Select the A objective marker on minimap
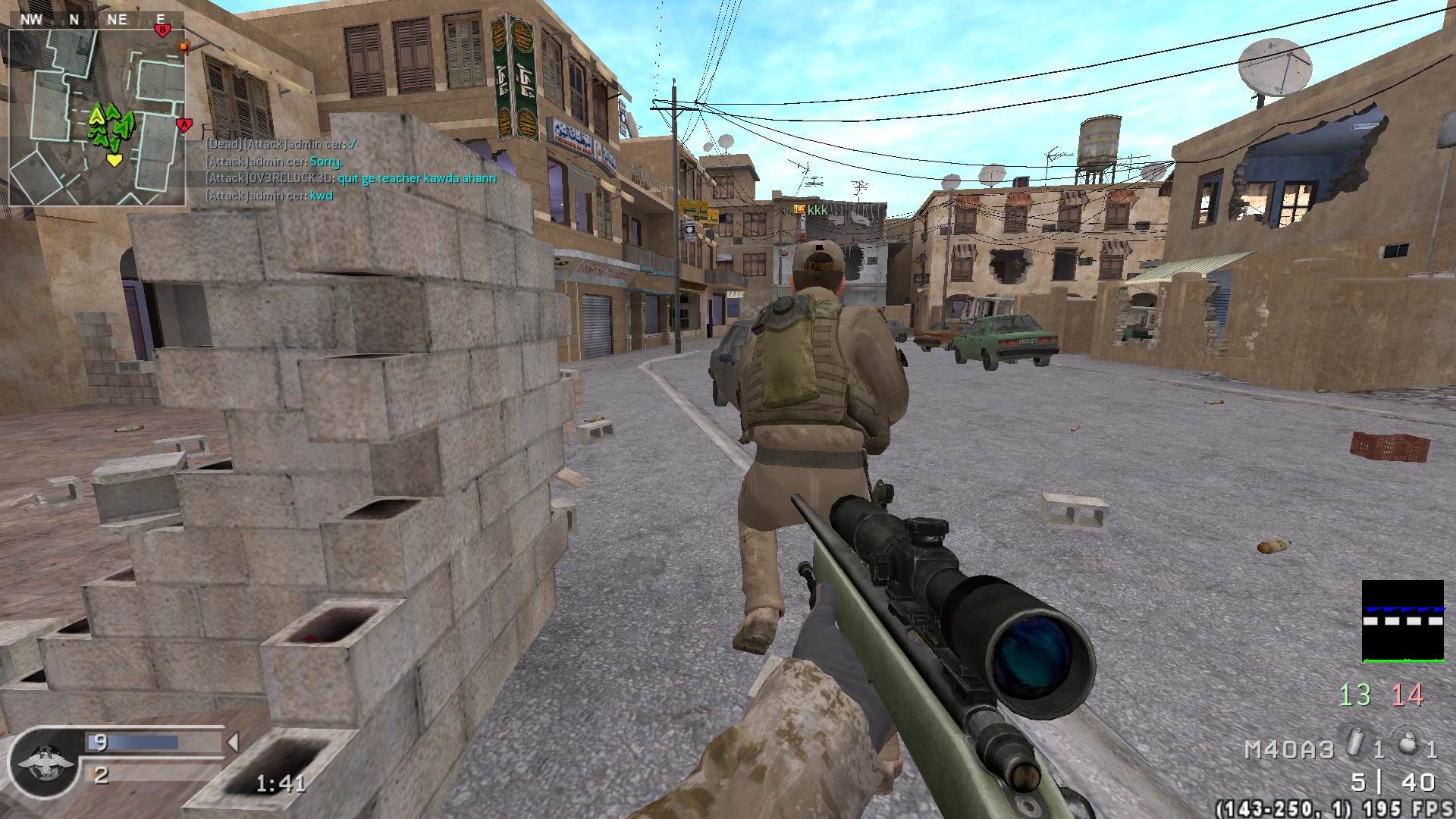 click(183, 124)
